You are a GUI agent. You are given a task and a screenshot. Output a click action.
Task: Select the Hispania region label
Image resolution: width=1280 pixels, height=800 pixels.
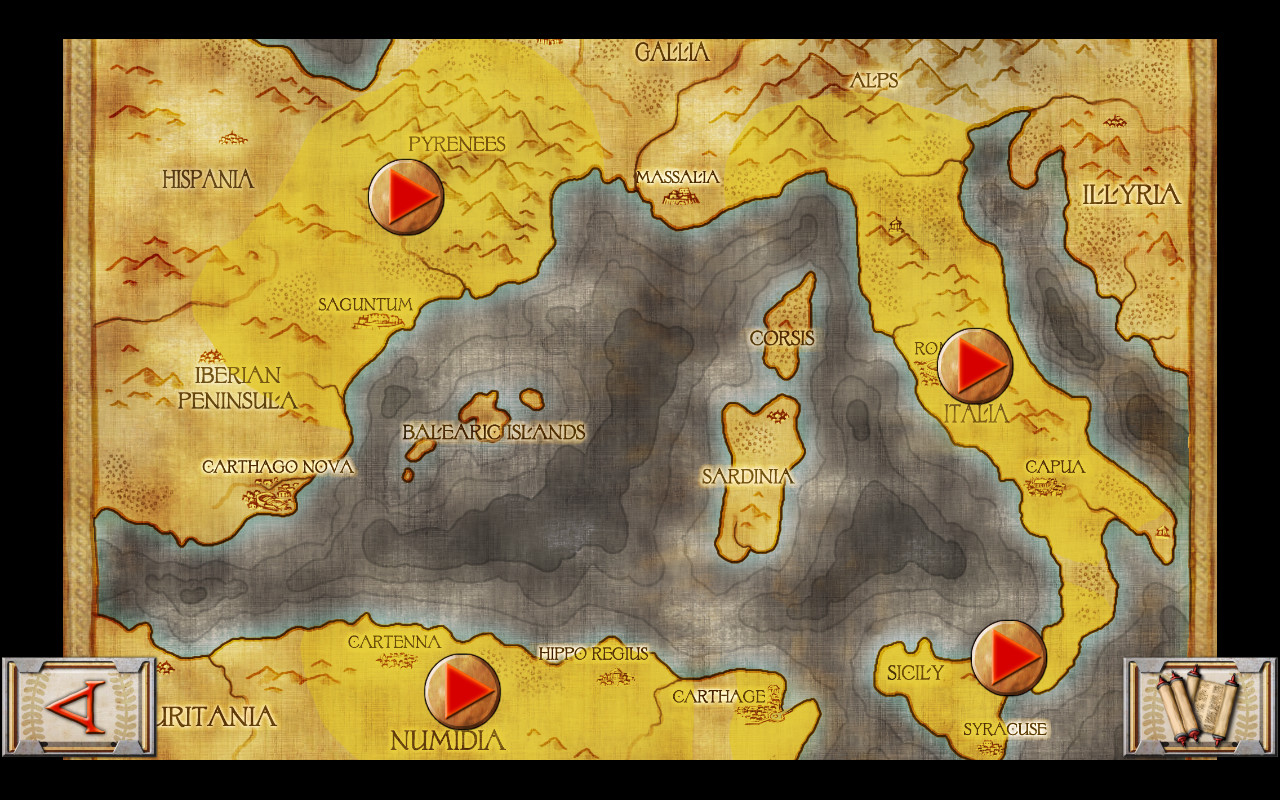pos(207,180)
